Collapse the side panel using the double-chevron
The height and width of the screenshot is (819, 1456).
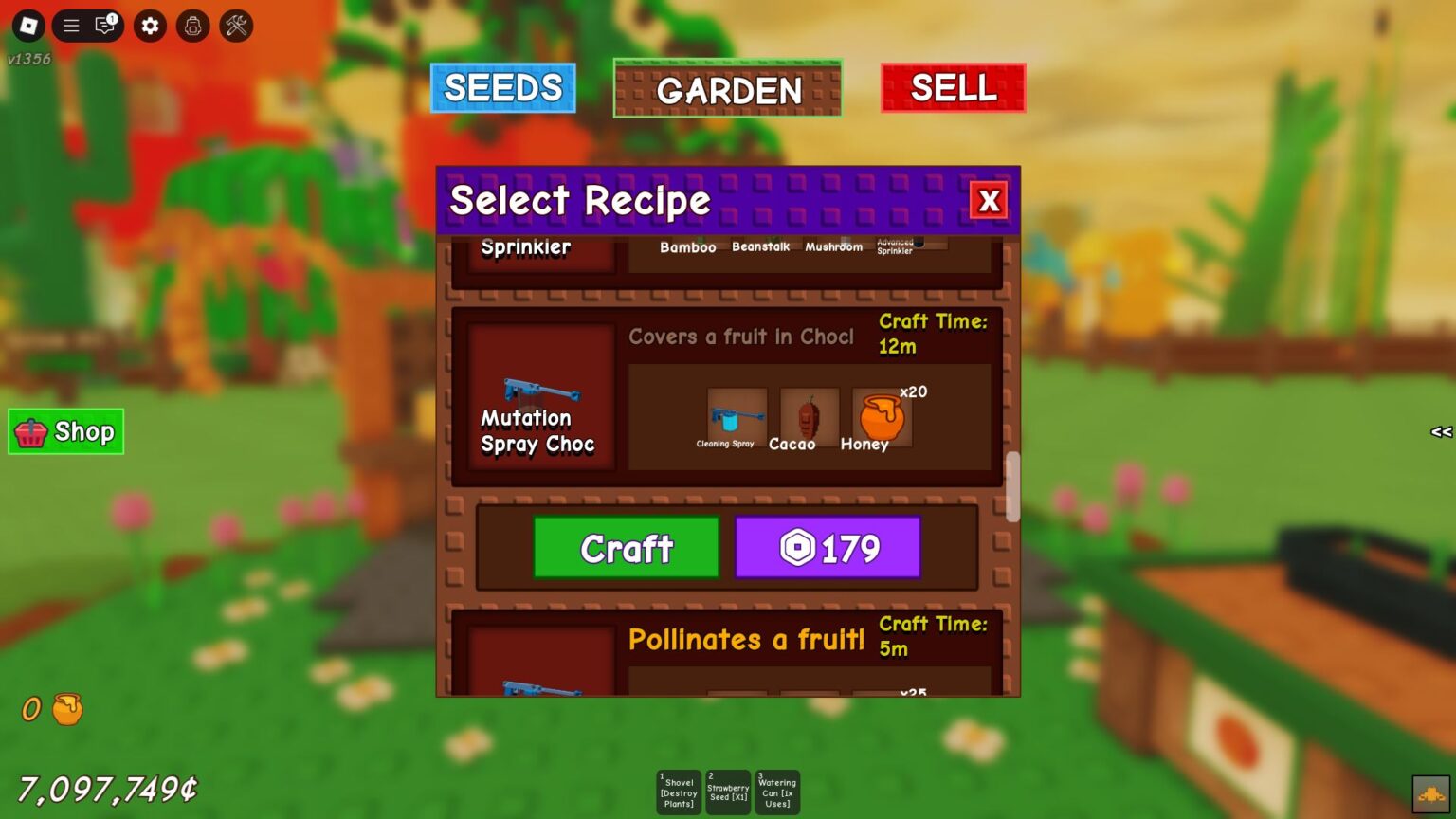point(1439,432)
